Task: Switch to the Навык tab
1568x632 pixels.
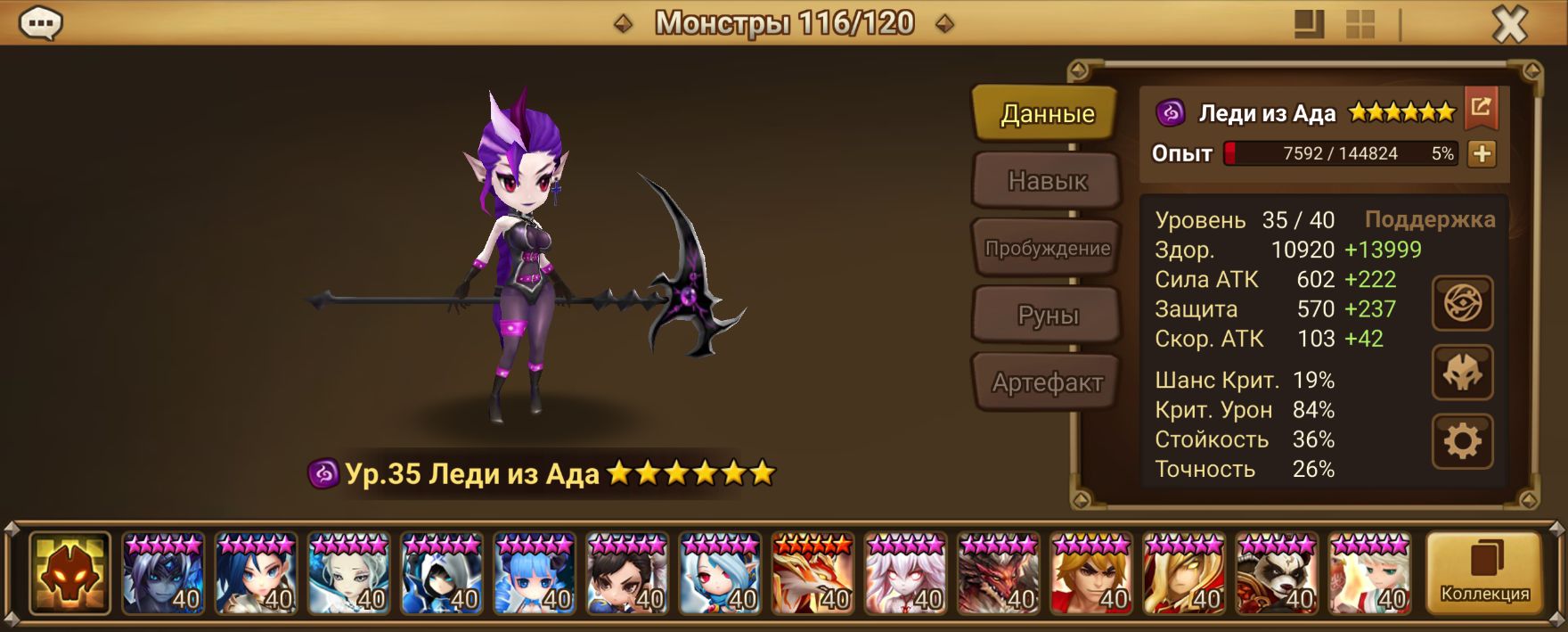Action: pyautogui.click(x=1047, y=181)
